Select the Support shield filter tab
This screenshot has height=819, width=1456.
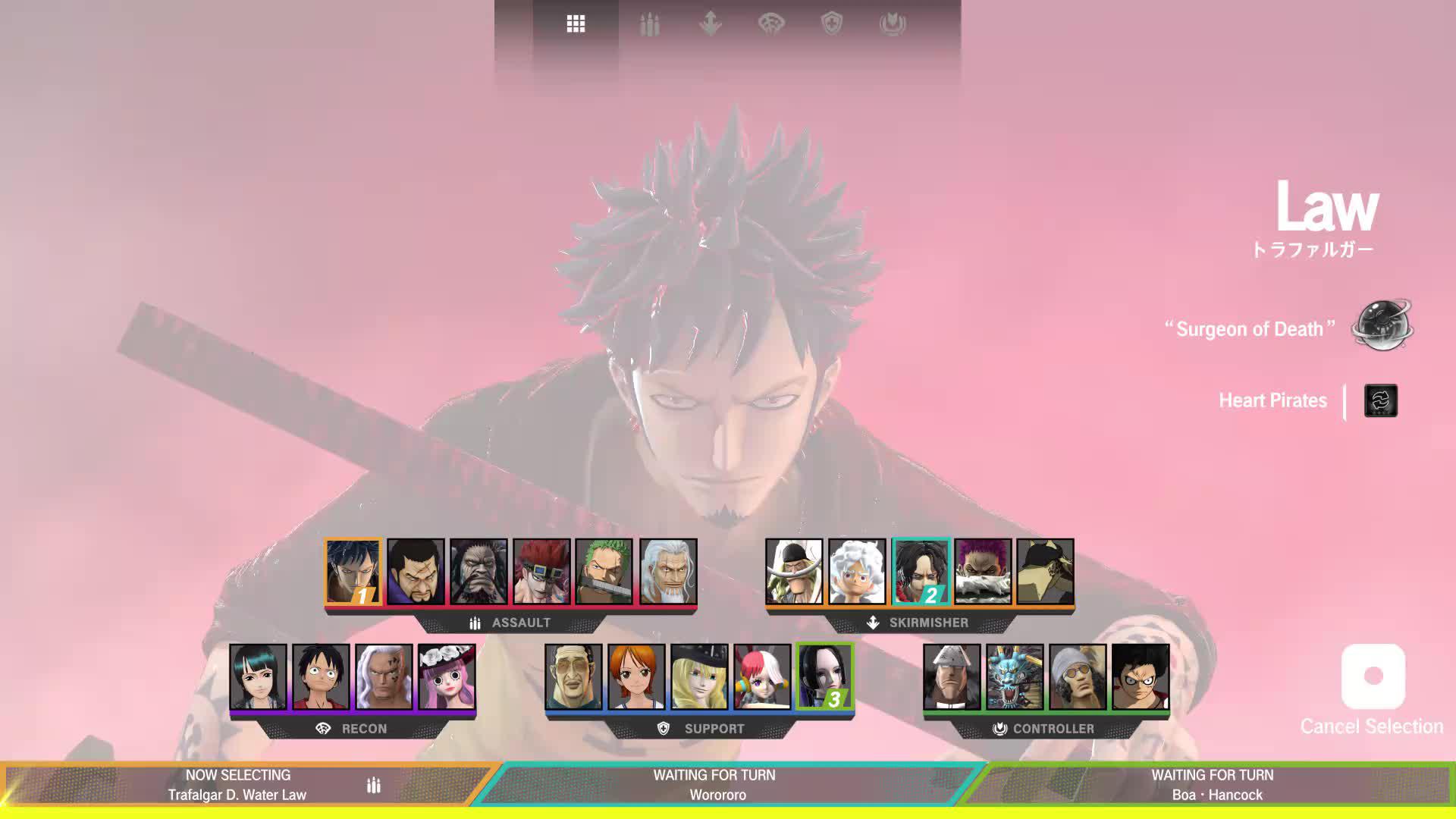(832, 24)
